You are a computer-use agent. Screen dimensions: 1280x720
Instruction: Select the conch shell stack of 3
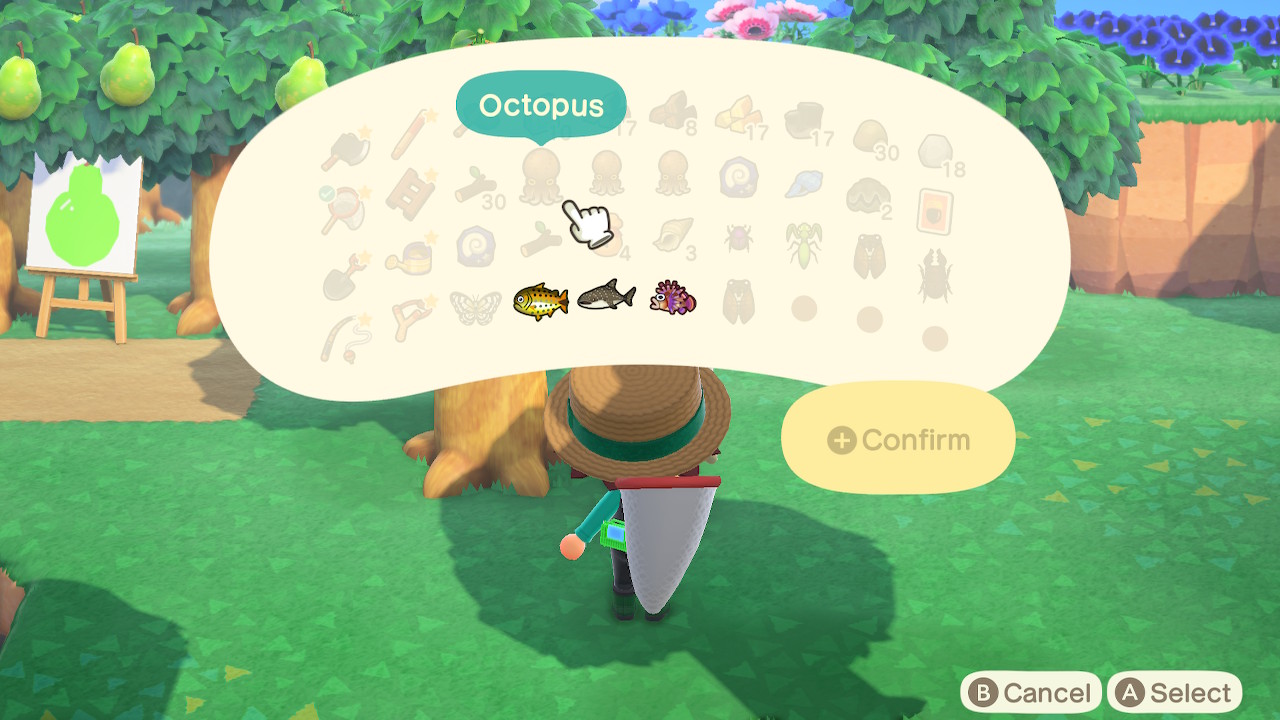tap(672, 236)
